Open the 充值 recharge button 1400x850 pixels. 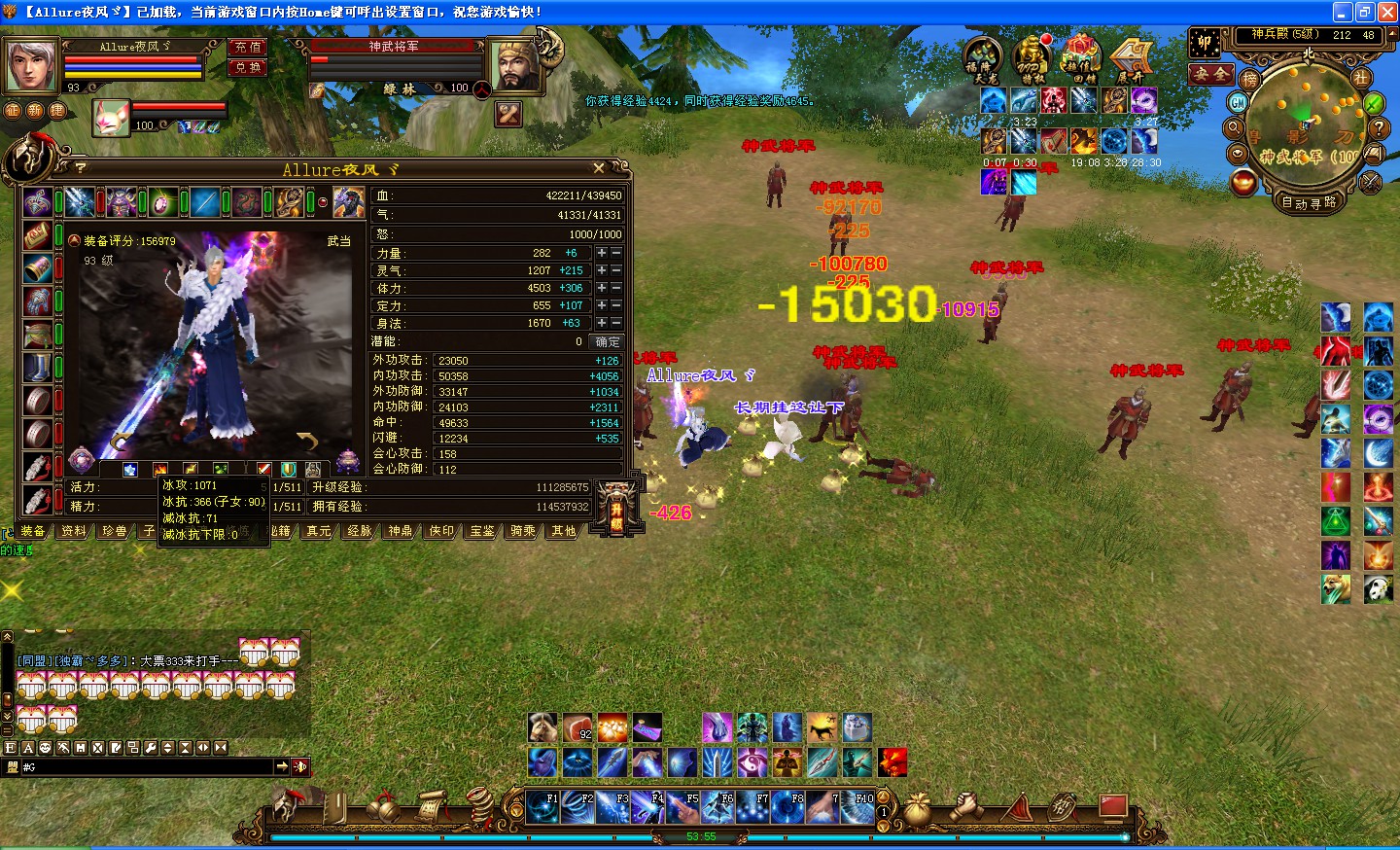point(248,47)
